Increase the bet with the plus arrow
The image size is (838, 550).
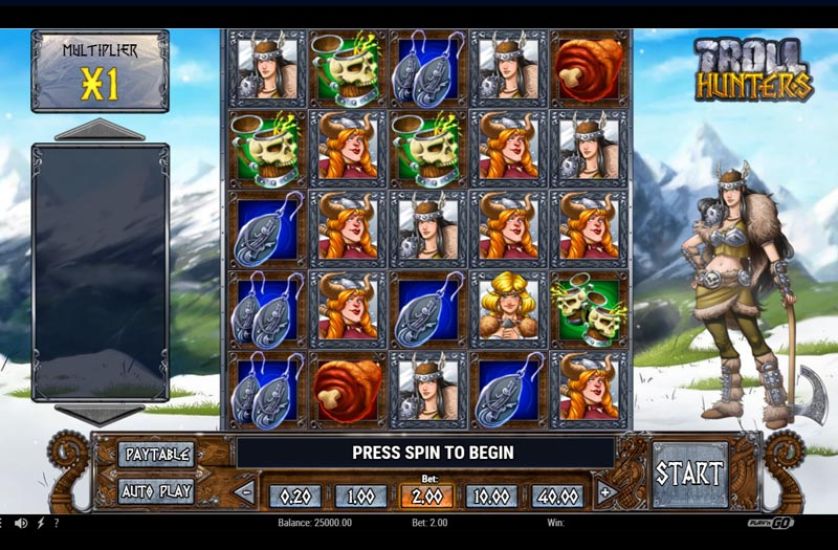pyautogui.click(x=605, y=492)
